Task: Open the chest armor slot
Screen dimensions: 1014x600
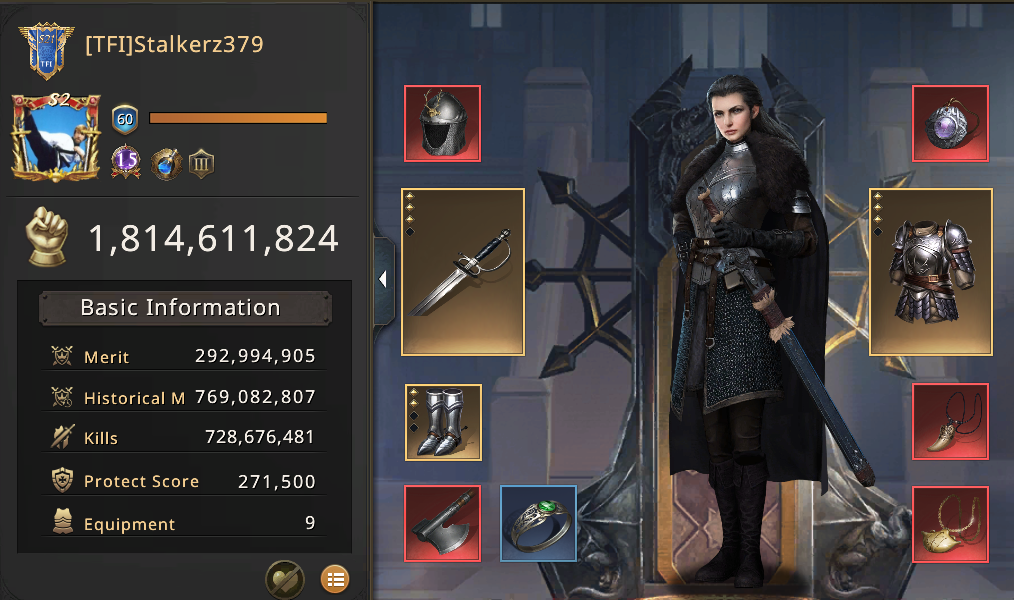Action: (x=930, y=271)
